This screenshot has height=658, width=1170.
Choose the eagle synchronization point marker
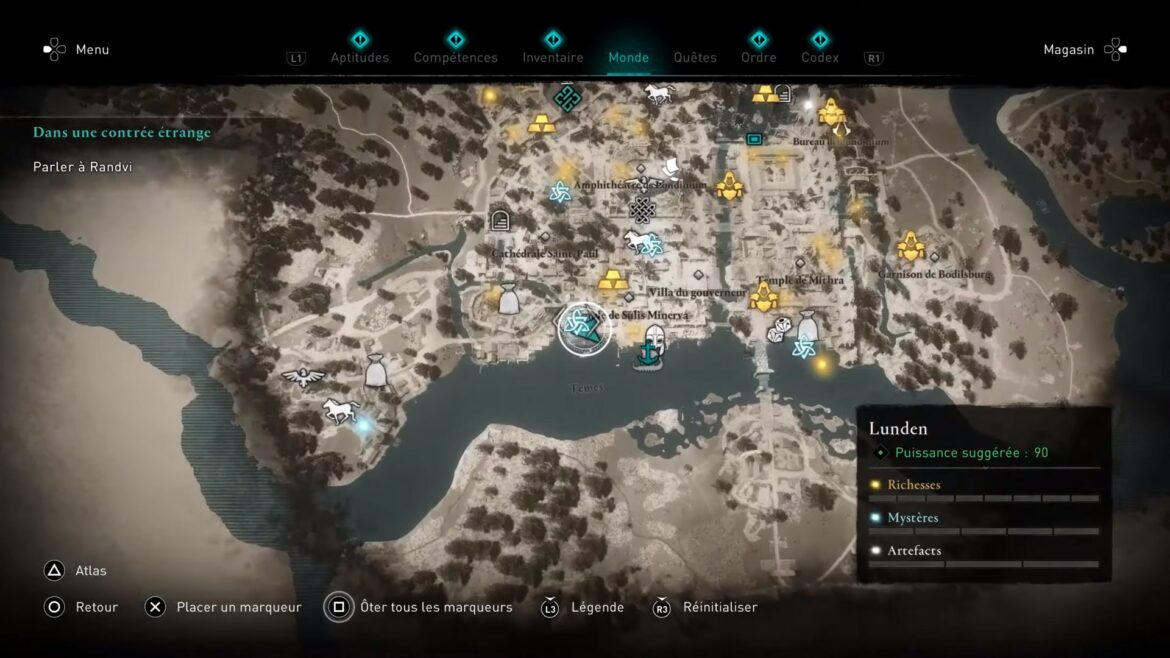coord(301,377)
